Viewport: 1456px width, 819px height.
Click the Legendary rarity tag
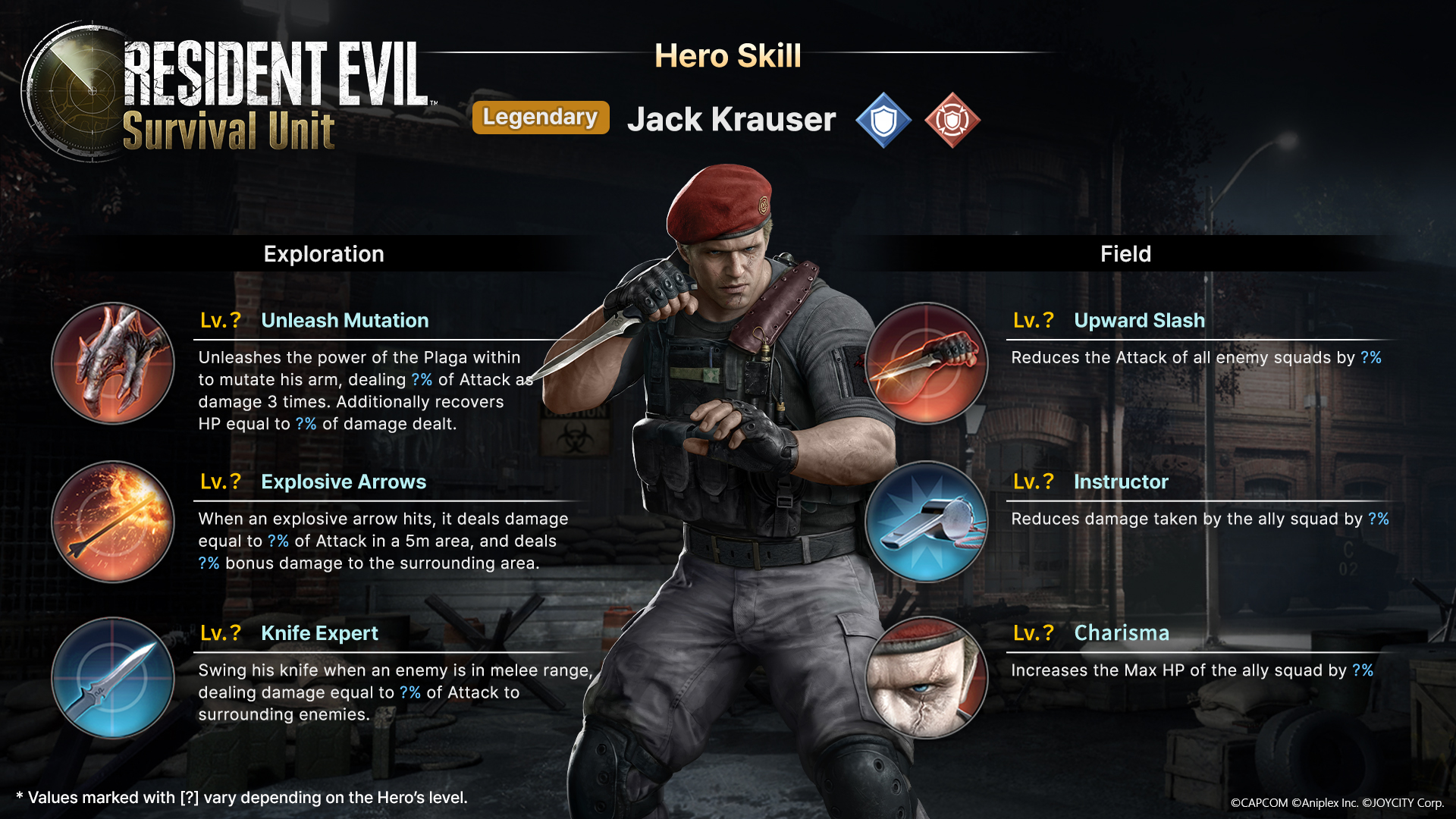[x=541, y=118]
